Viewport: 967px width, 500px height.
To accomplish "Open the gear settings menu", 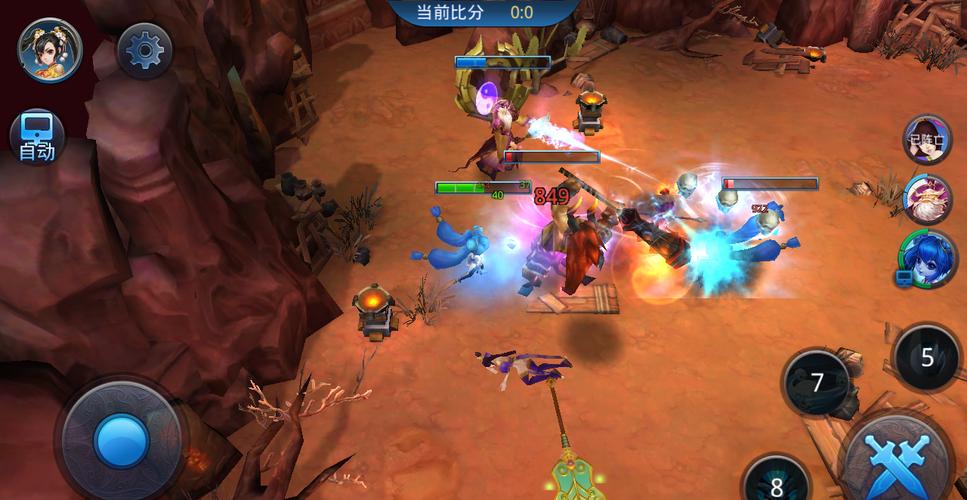I will [x=145, y=49].
